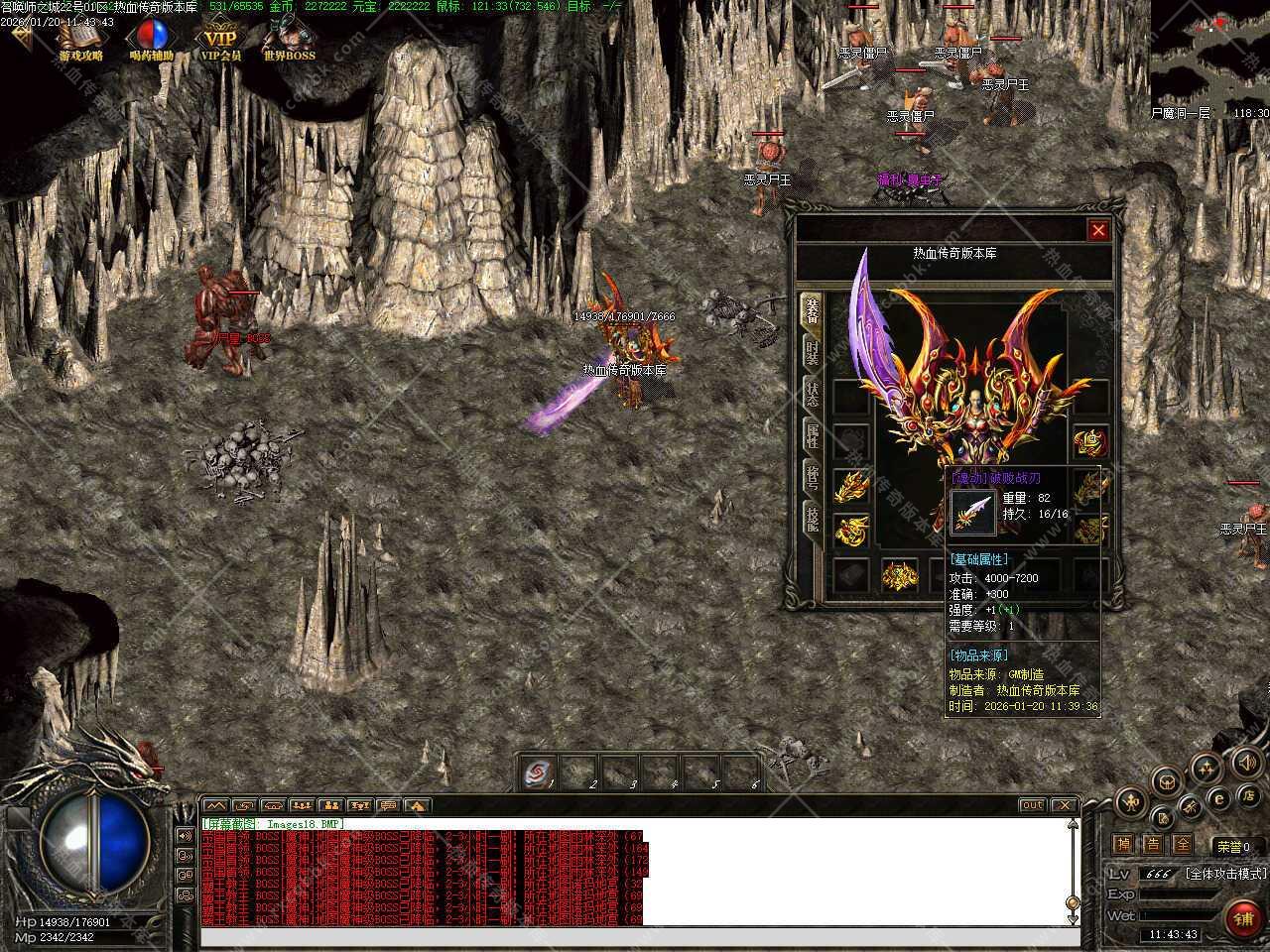Screen dimensions: 1270x952
Task: Open the 状态 (status) tab
Action: tap(812, 394)
